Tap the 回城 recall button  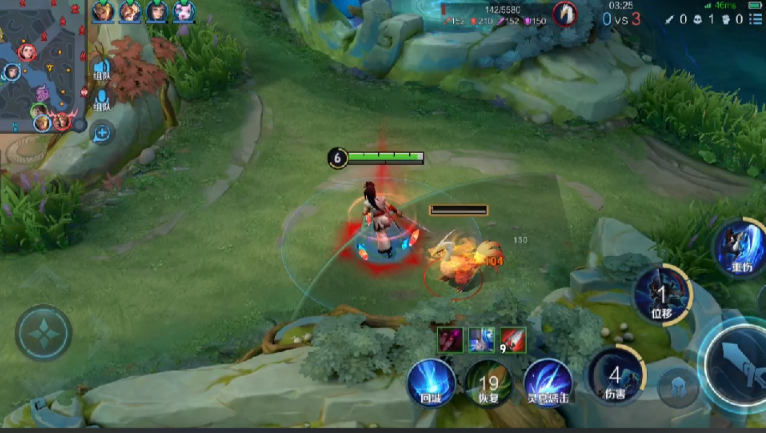point(430,381)
